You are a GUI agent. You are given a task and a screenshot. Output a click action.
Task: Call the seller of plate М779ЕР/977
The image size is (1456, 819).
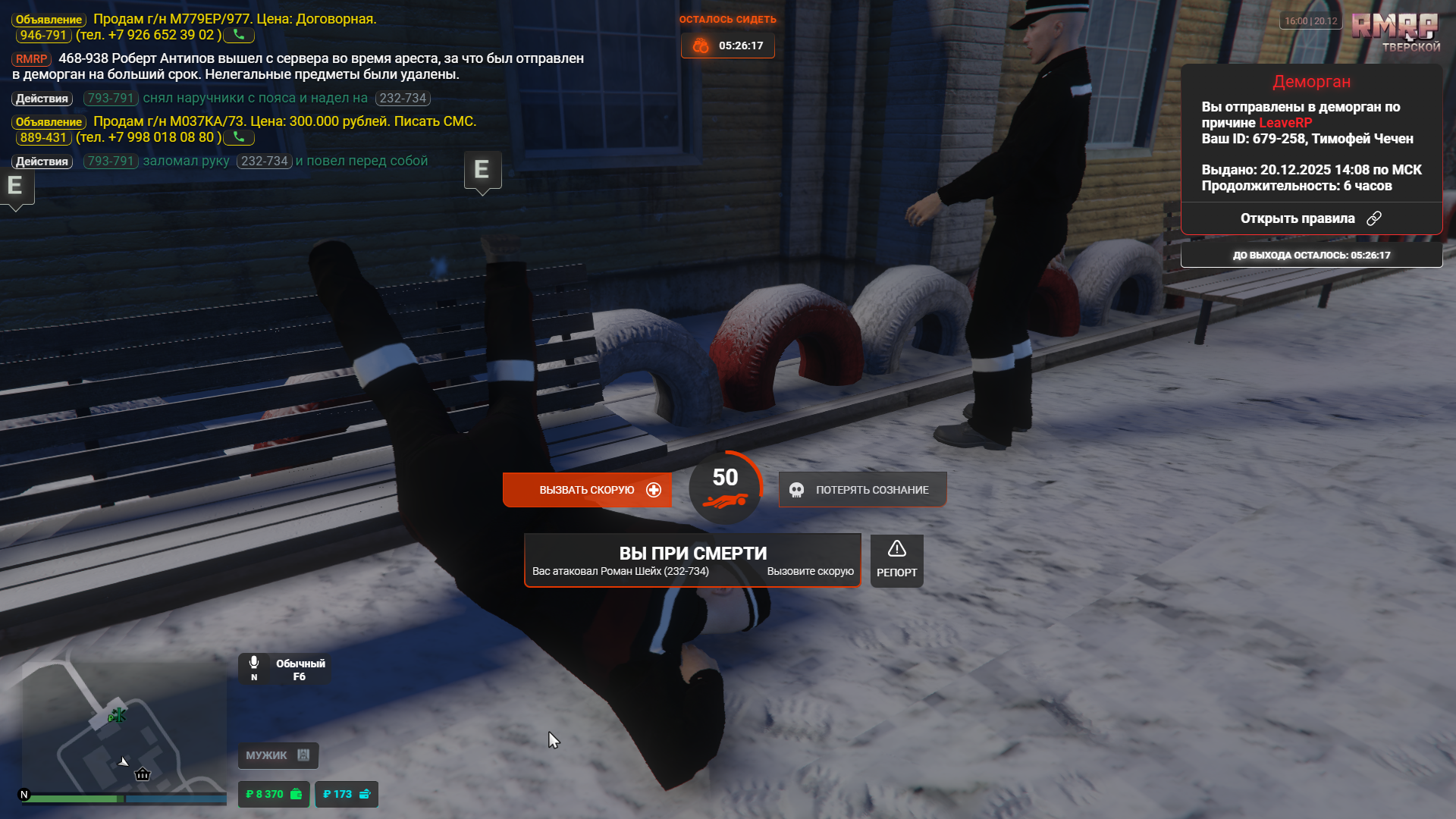coord(239,35)
